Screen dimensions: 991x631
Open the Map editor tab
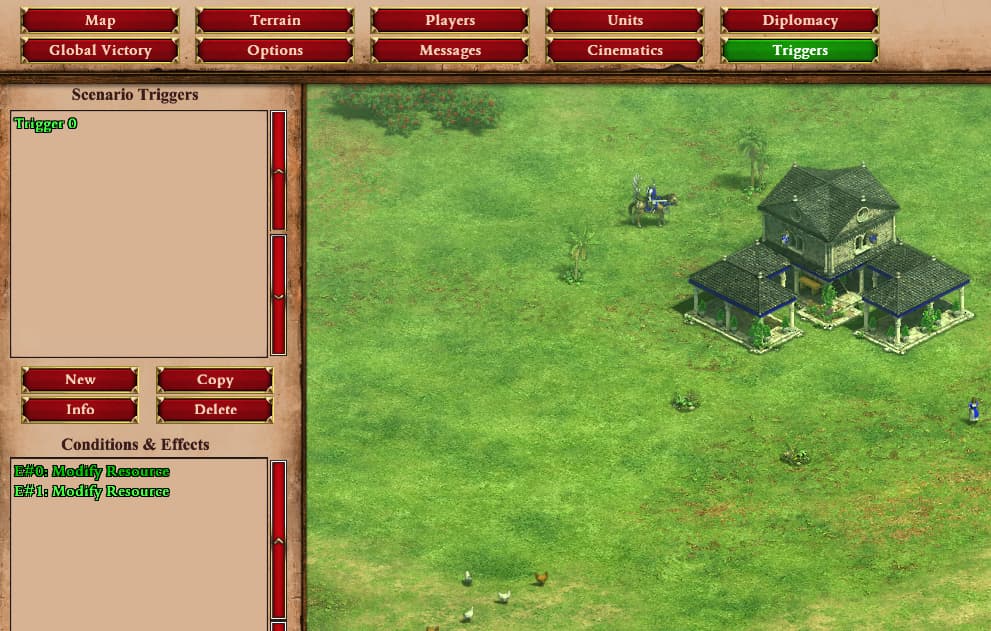coord(100,21)
